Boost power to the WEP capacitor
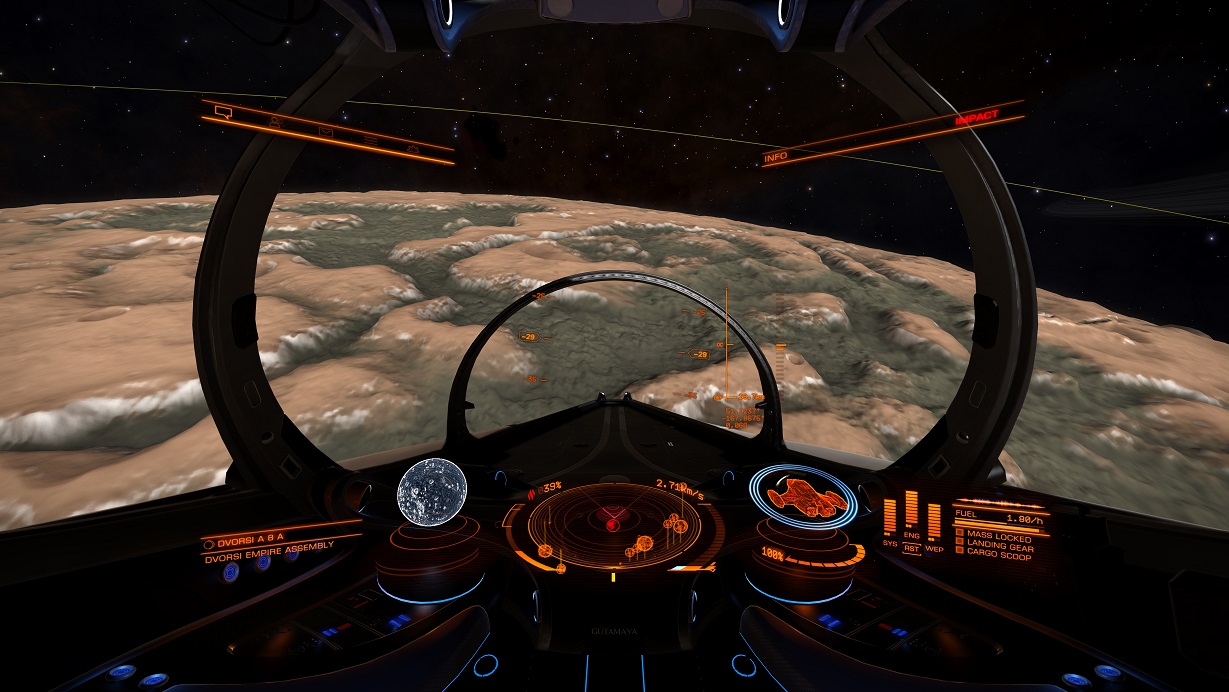The height and width of the screenshot is (692, 1229). pos(933,548)
